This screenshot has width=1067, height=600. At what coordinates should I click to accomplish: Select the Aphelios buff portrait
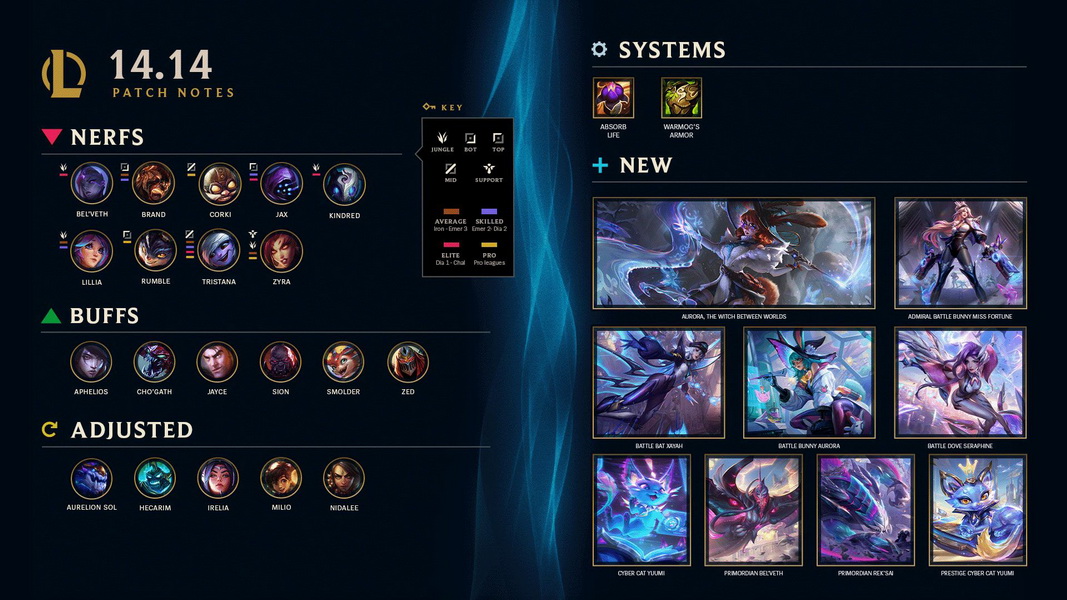point(92,362)
